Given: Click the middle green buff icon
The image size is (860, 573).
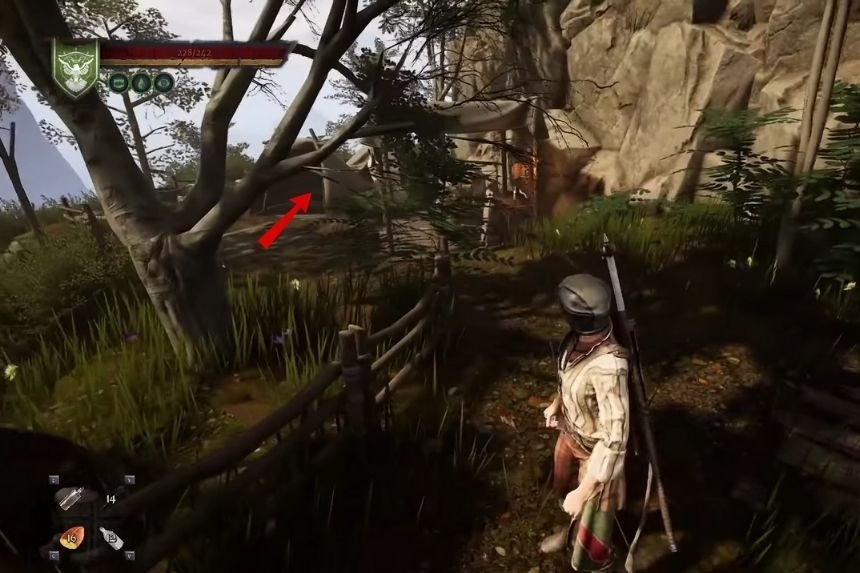Looking at the screenshot, I should (x=141, y=83).
